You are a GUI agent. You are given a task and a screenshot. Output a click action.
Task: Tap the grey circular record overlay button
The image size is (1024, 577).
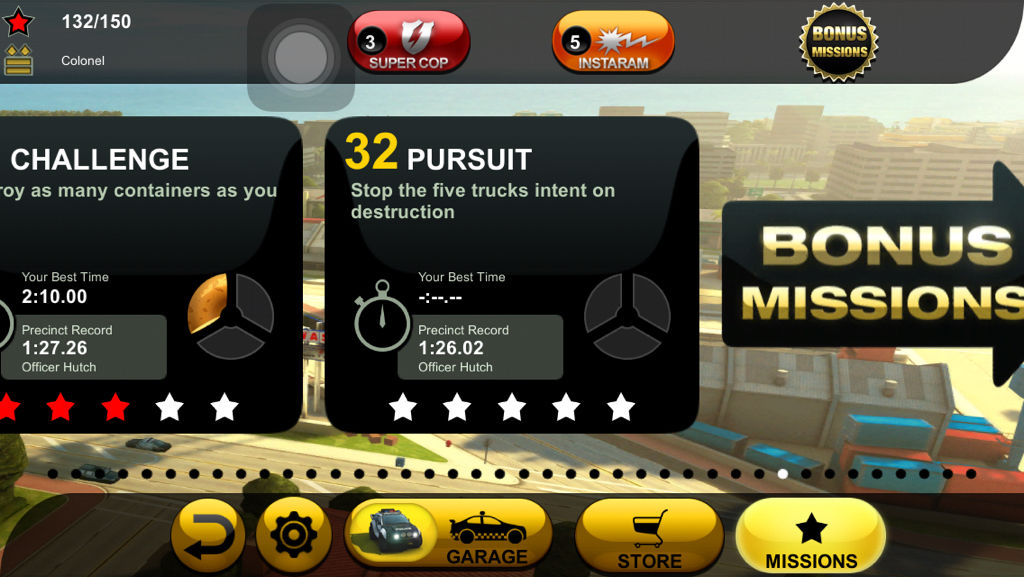point(301,59)
